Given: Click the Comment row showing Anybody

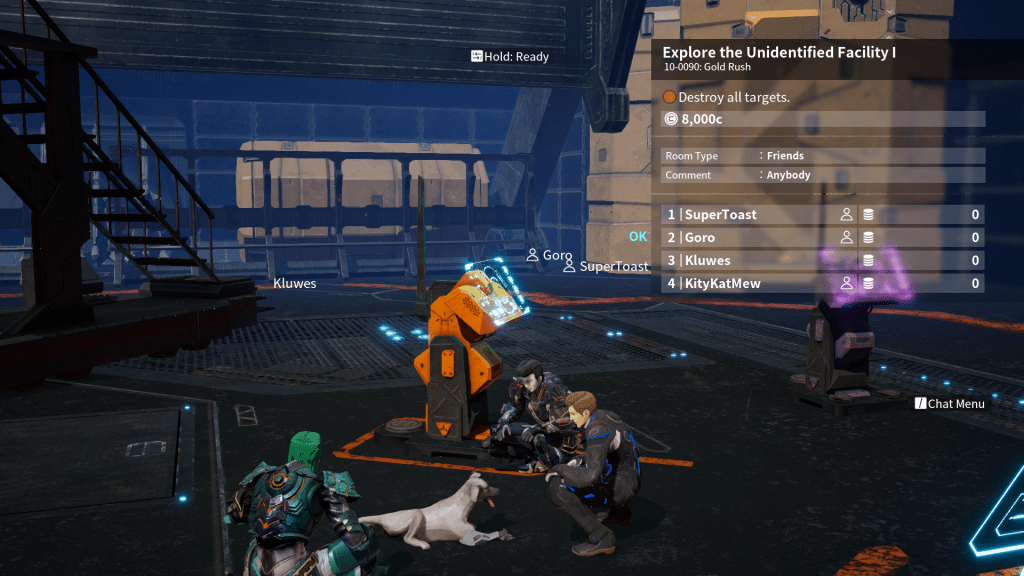Looking at the screenshot, I should coord(822,175).
